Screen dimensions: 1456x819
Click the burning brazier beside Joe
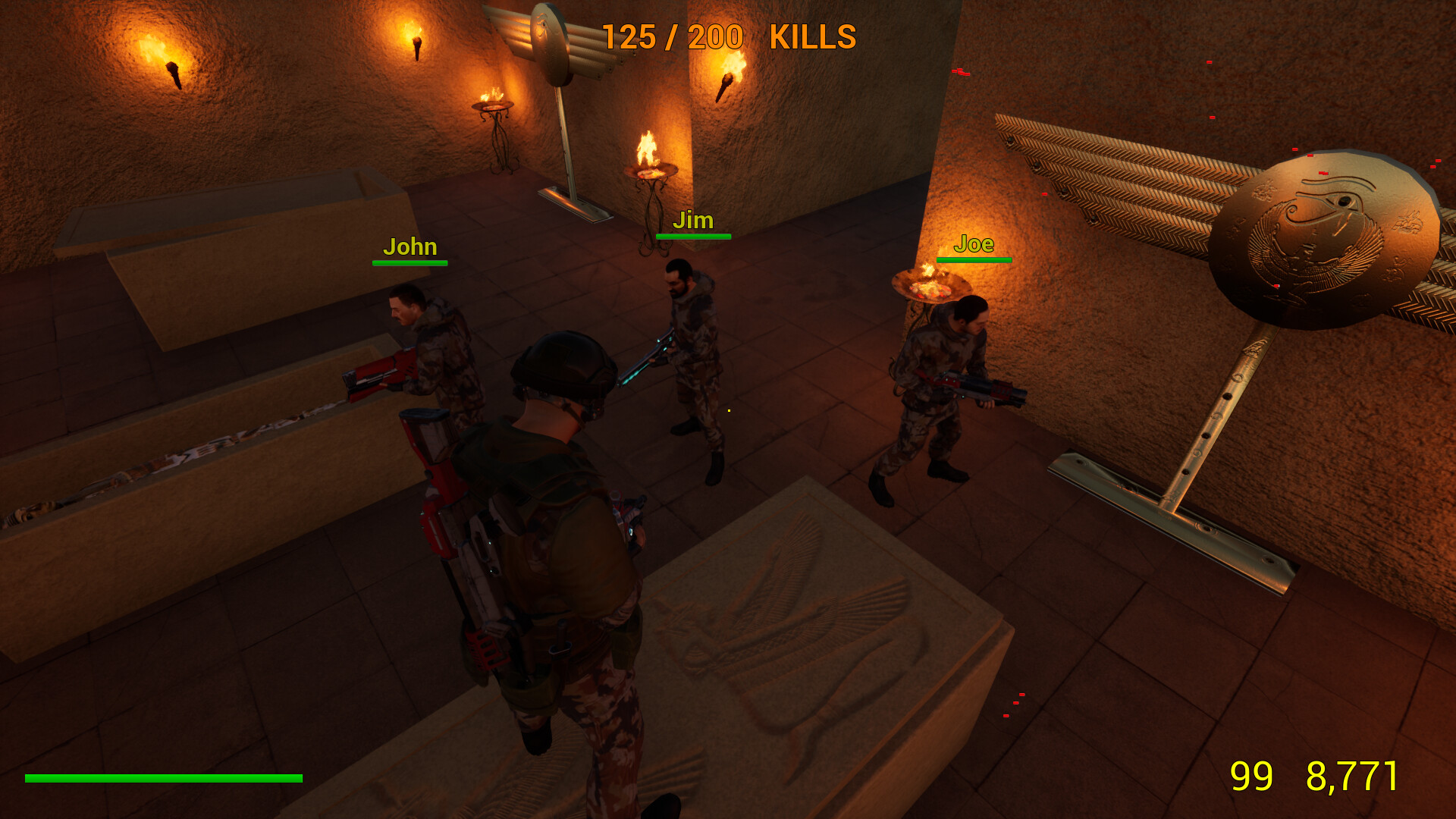929,287
